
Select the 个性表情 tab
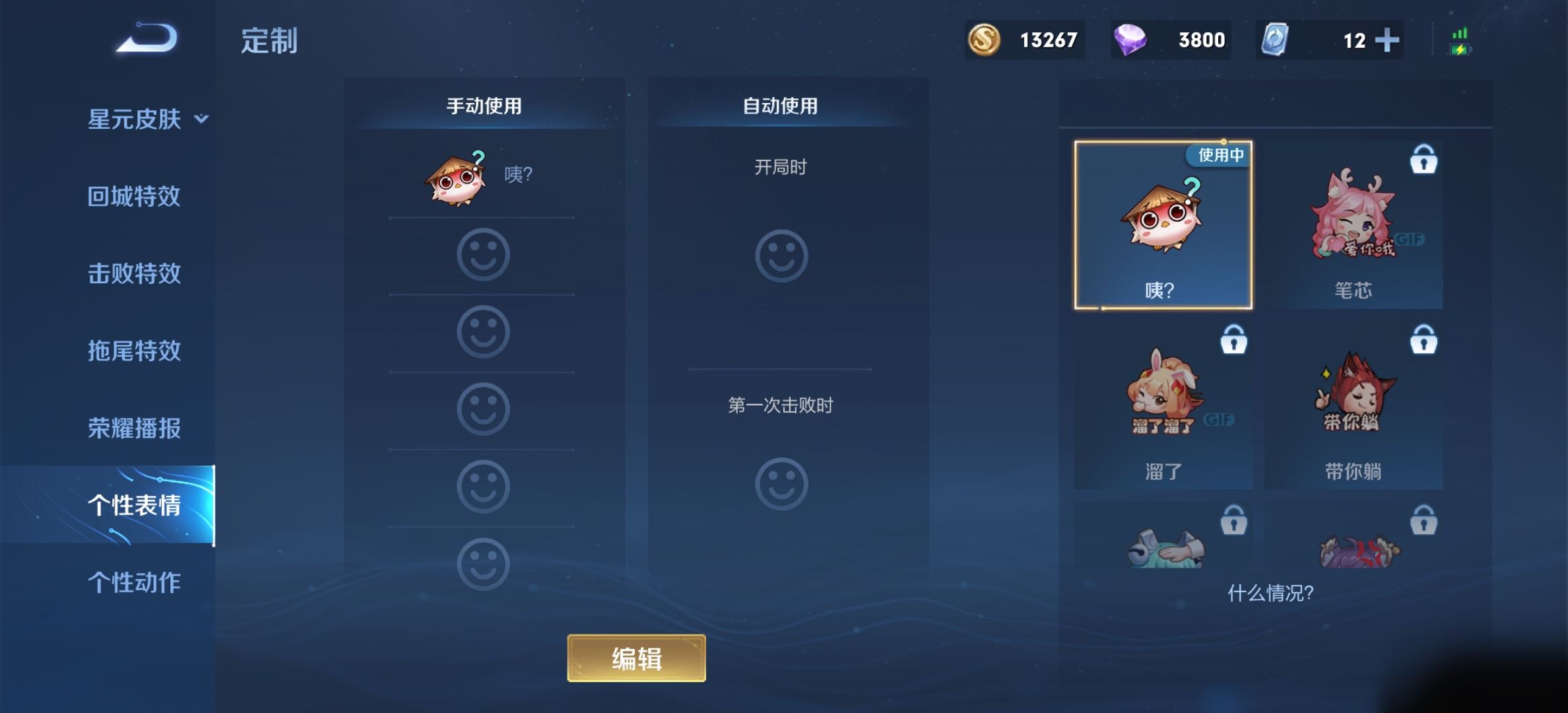tap(134, 505)
